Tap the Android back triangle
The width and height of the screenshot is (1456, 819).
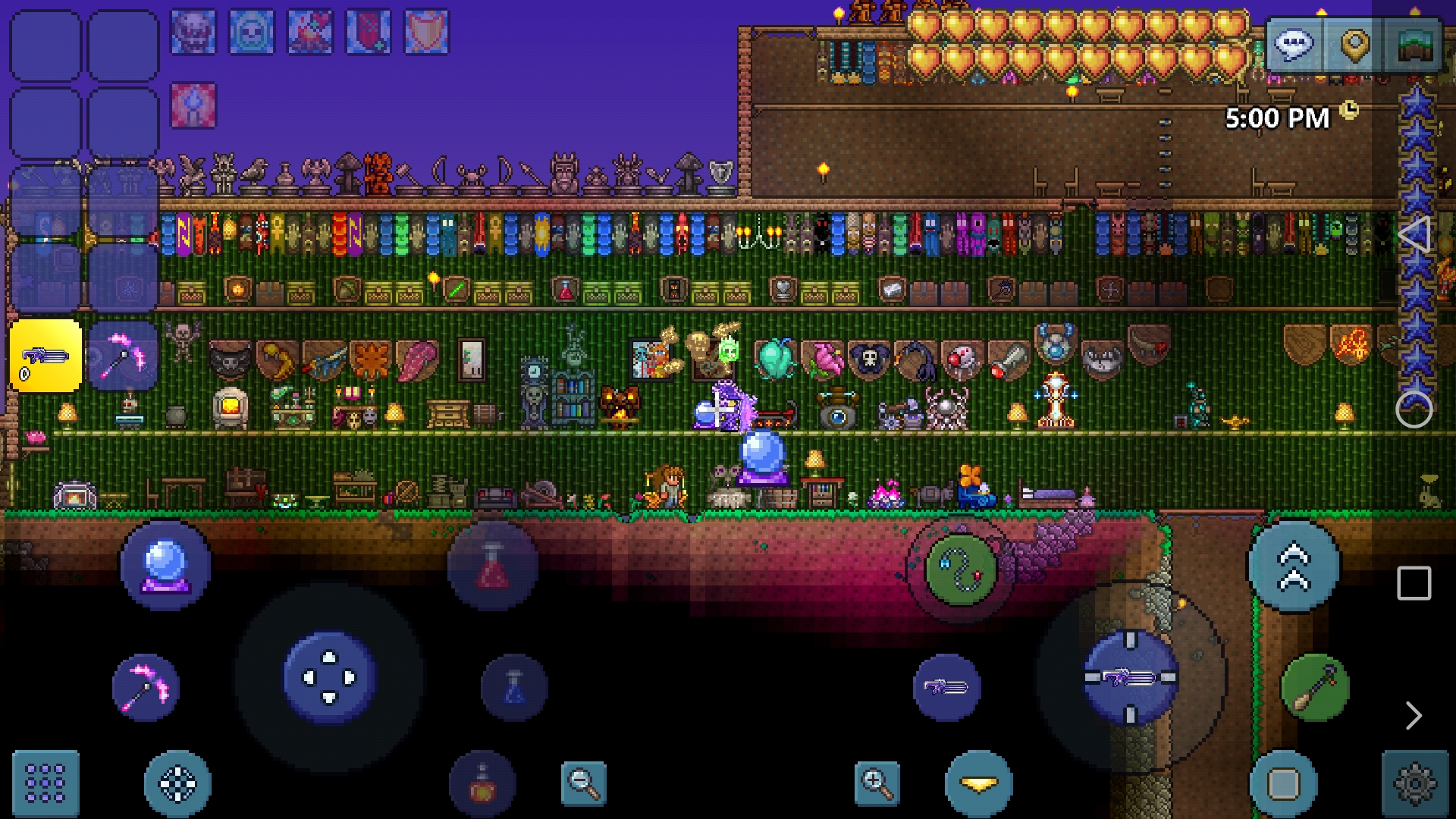pos(1414,234)
